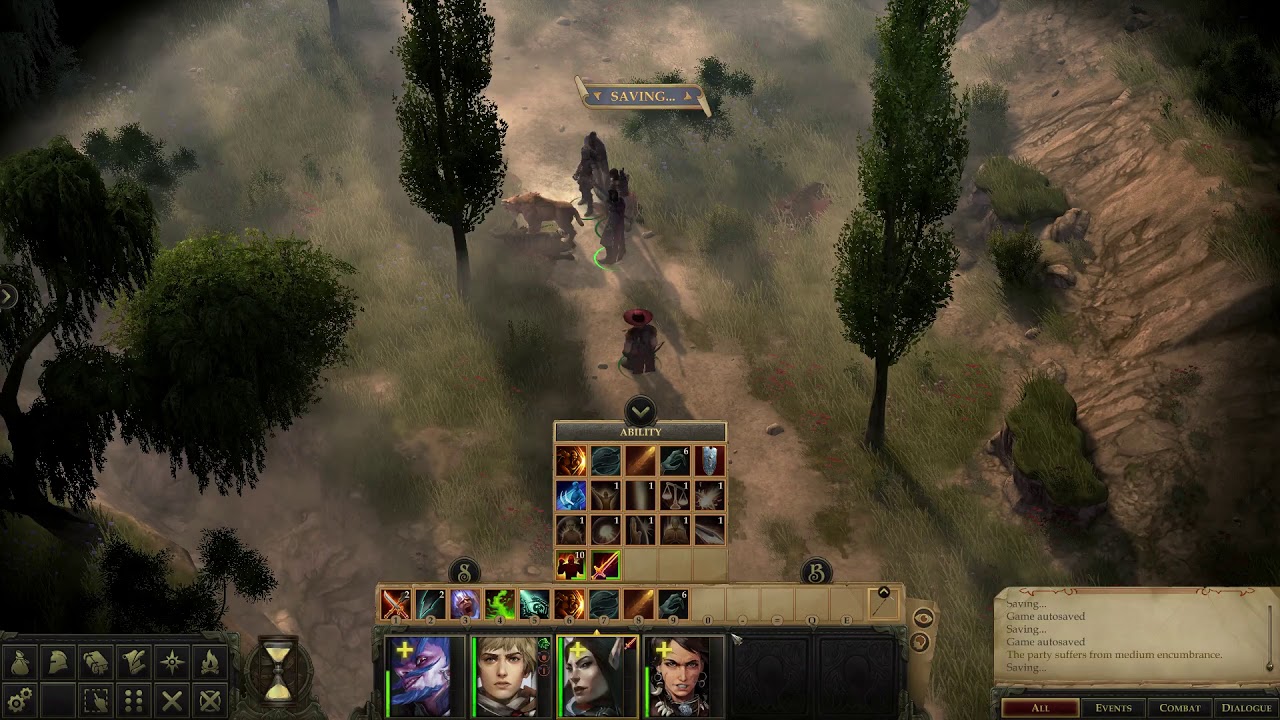1280x720 pixels.
Task: Toggle the green-bordered flaming sword ability
Action: (x=606, y=565)
